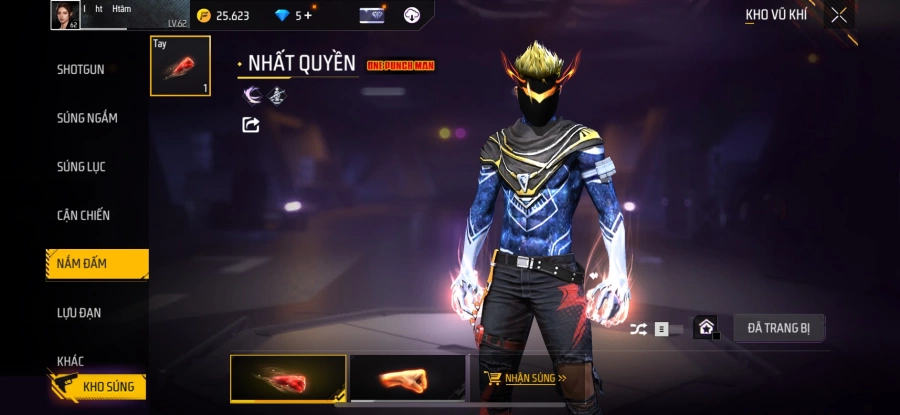Open the Lựu Đạn category

pos(79,312)
